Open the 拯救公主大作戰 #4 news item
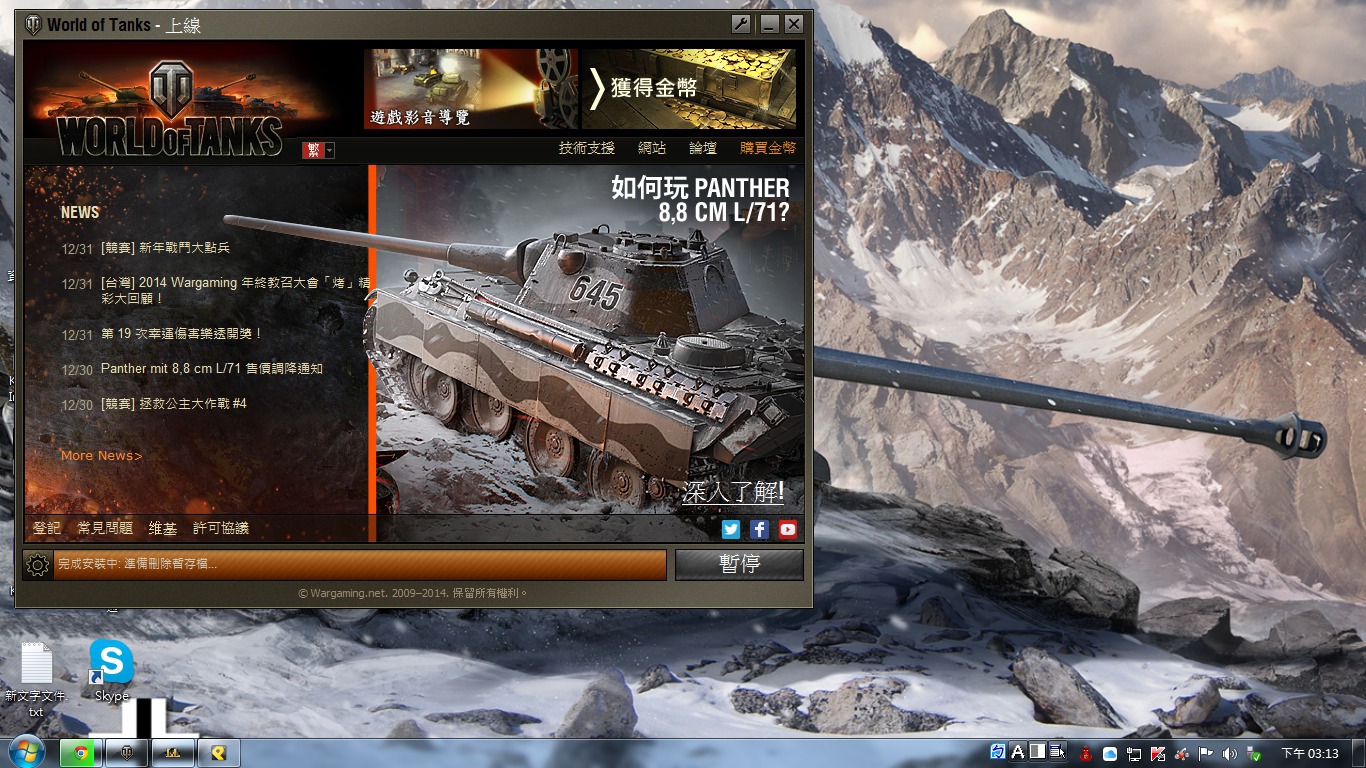1366x768 pixels. point(173,404)
